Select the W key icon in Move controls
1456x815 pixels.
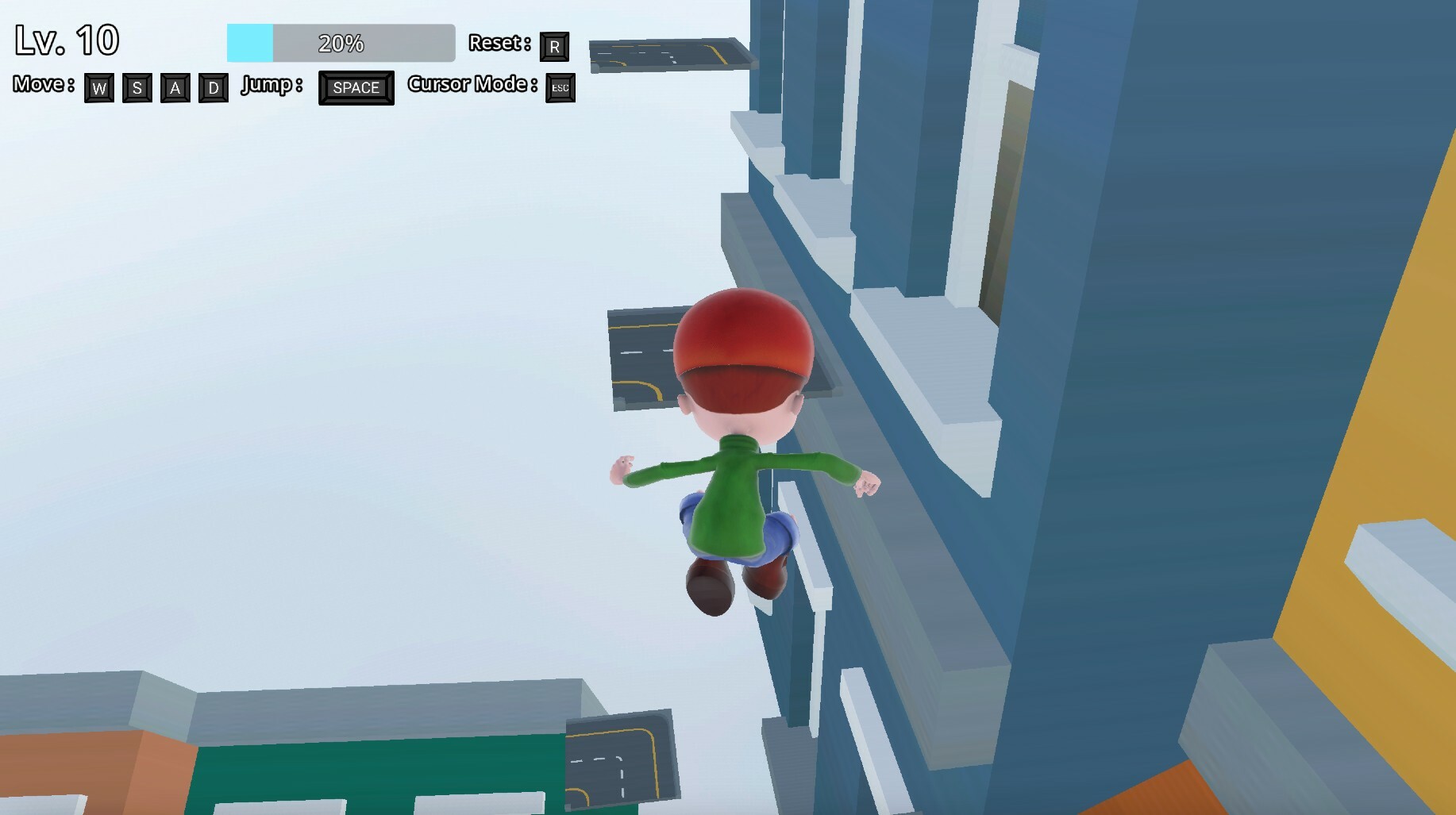(98, 89)
